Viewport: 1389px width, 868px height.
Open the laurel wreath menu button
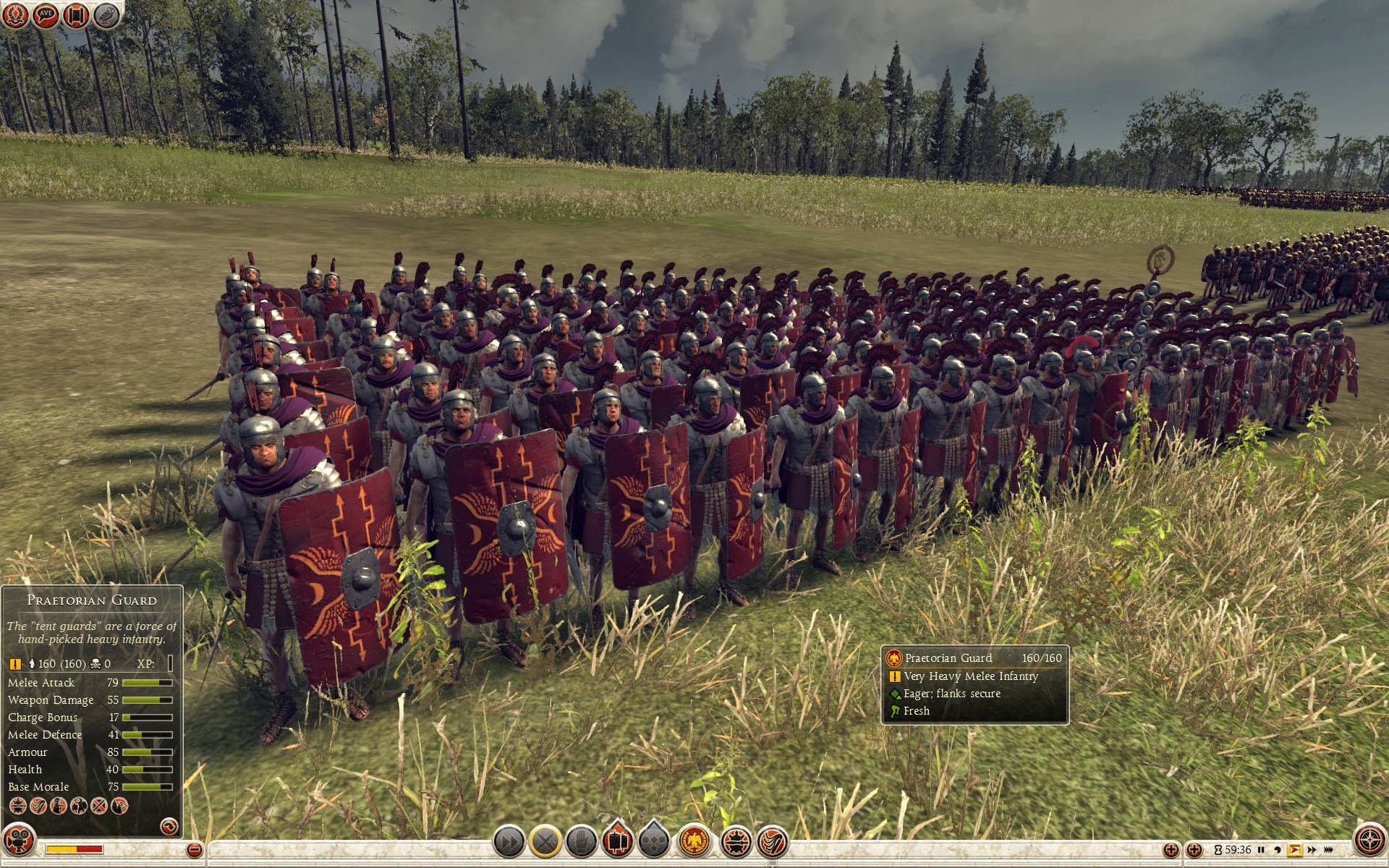17,14
